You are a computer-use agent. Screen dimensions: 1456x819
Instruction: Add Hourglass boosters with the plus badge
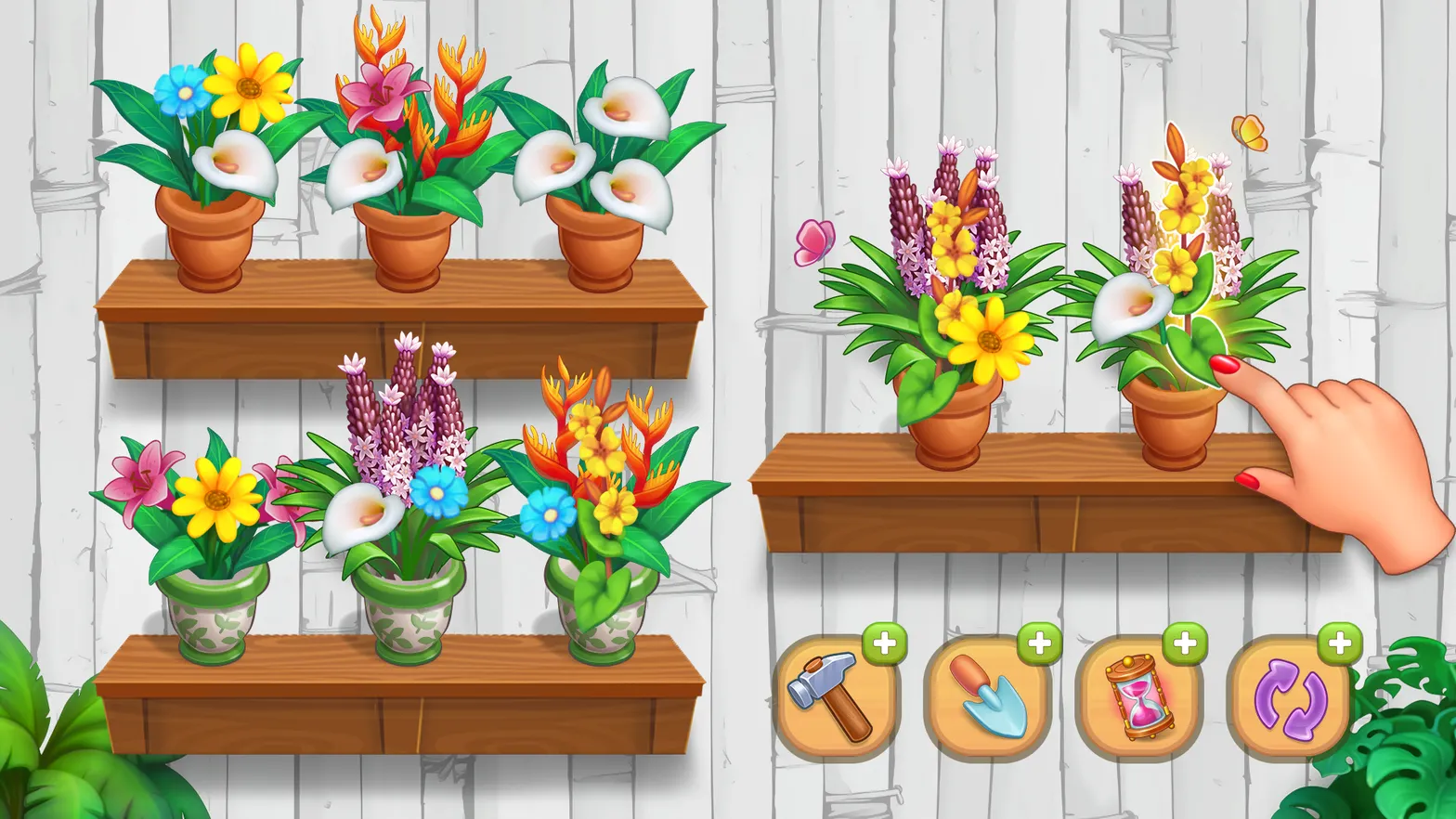pyautogui.click(x=1185, y=643)
